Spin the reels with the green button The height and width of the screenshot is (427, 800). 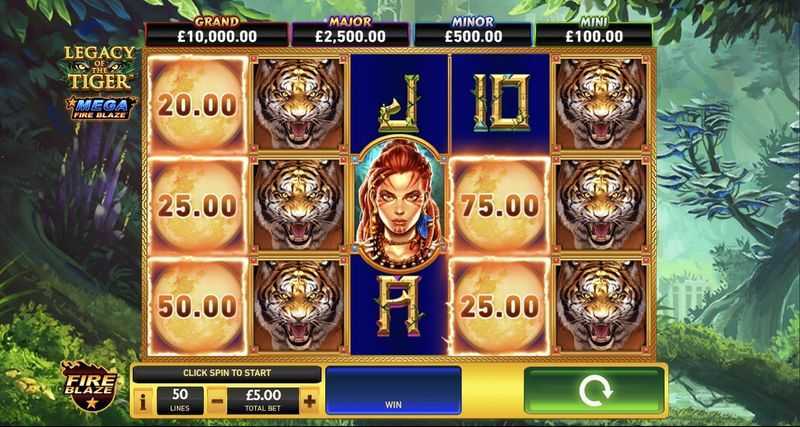pyautogui.click(x=595, y=391)
